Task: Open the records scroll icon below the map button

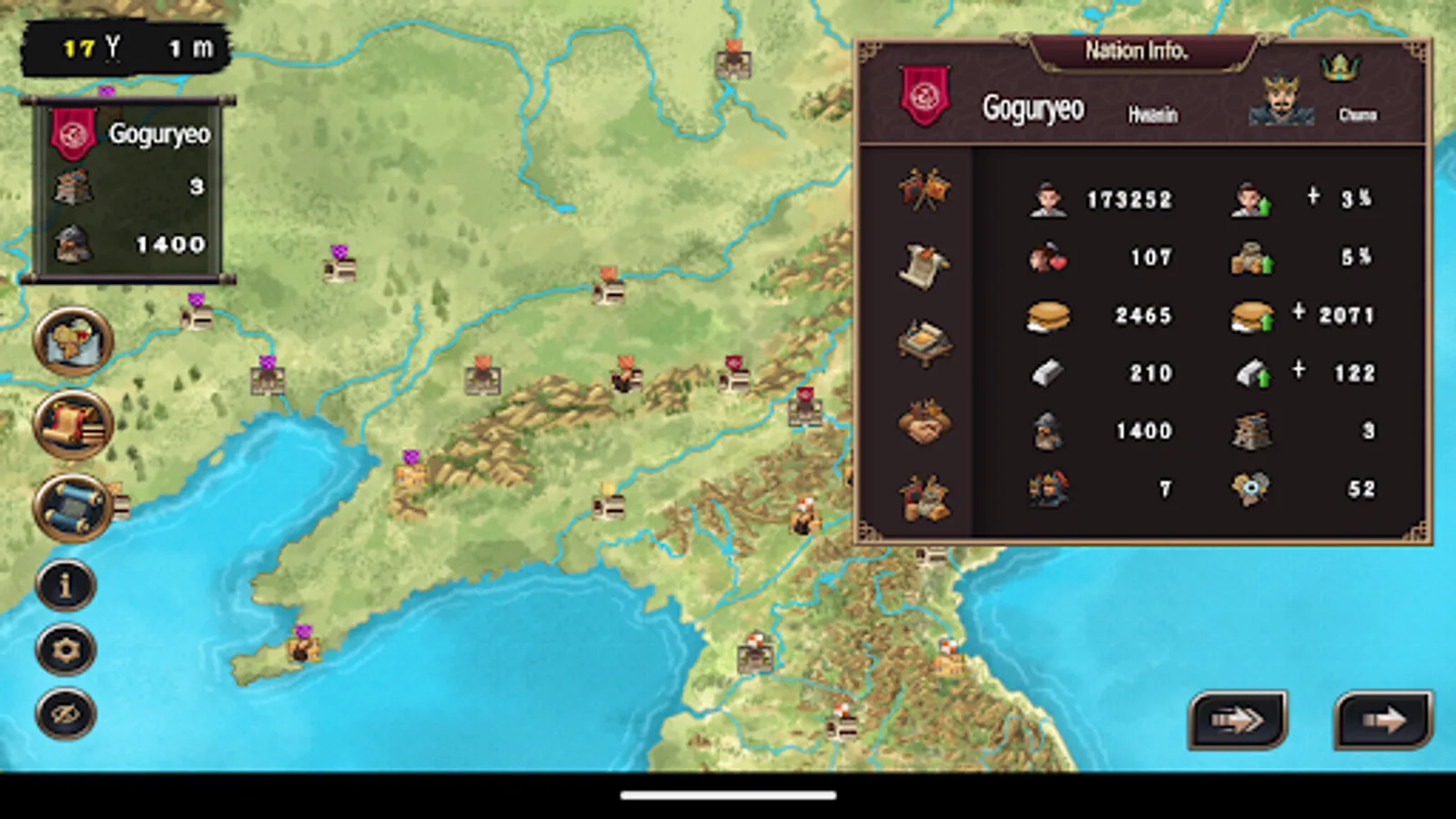Action: coord(72,421)
